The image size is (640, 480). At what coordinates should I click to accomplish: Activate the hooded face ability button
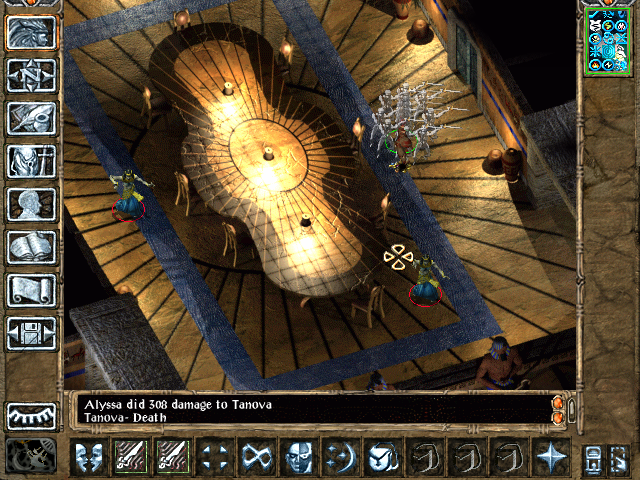pos(298,456)
